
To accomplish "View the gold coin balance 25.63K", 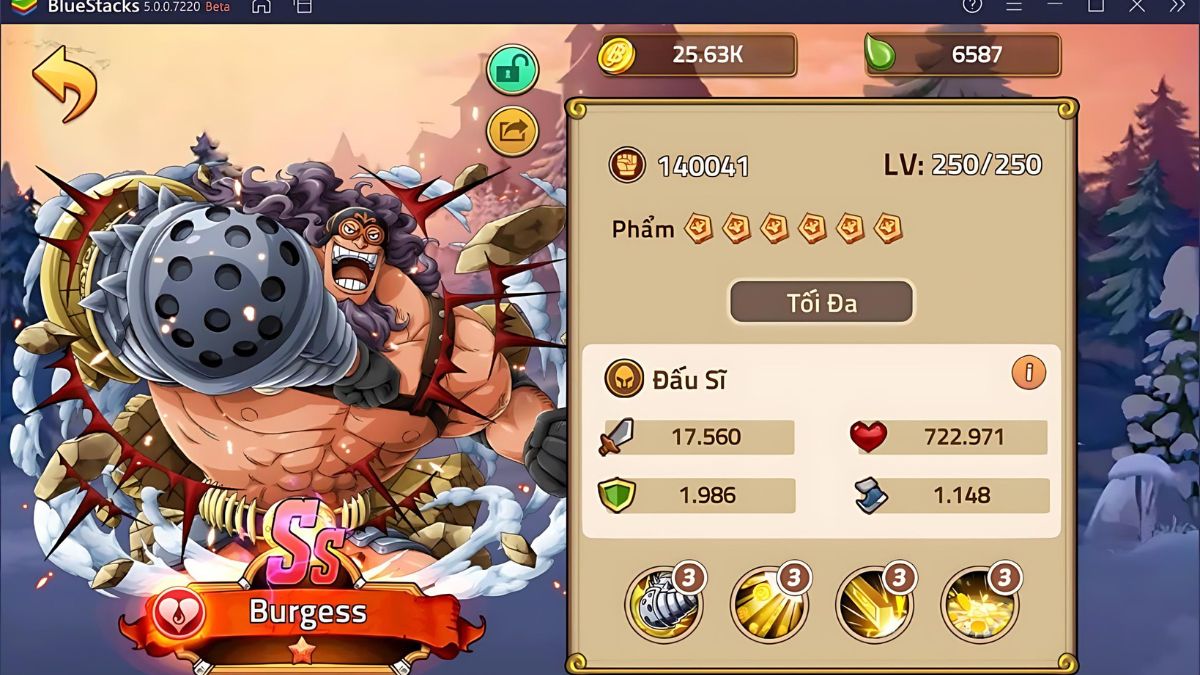I will pyautogui.click(x=698, y=55).
